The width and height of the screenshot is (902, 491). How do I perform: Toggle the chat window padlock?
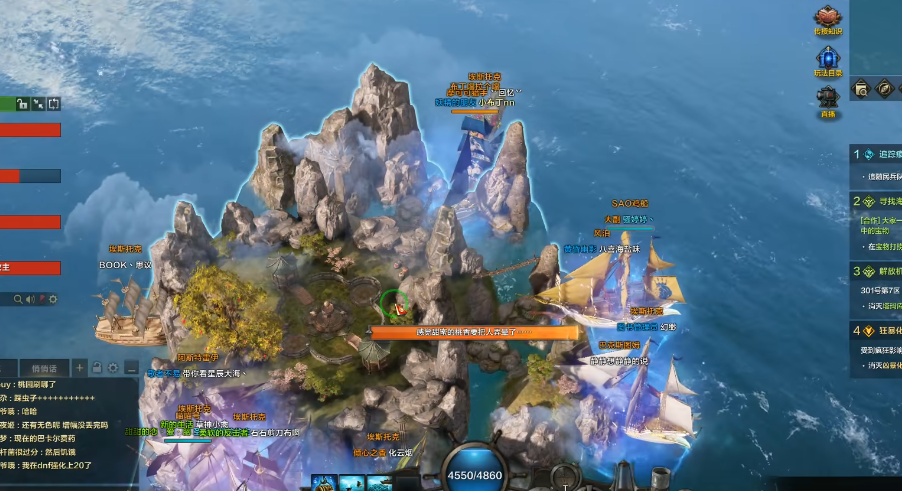tap(97, 368)
